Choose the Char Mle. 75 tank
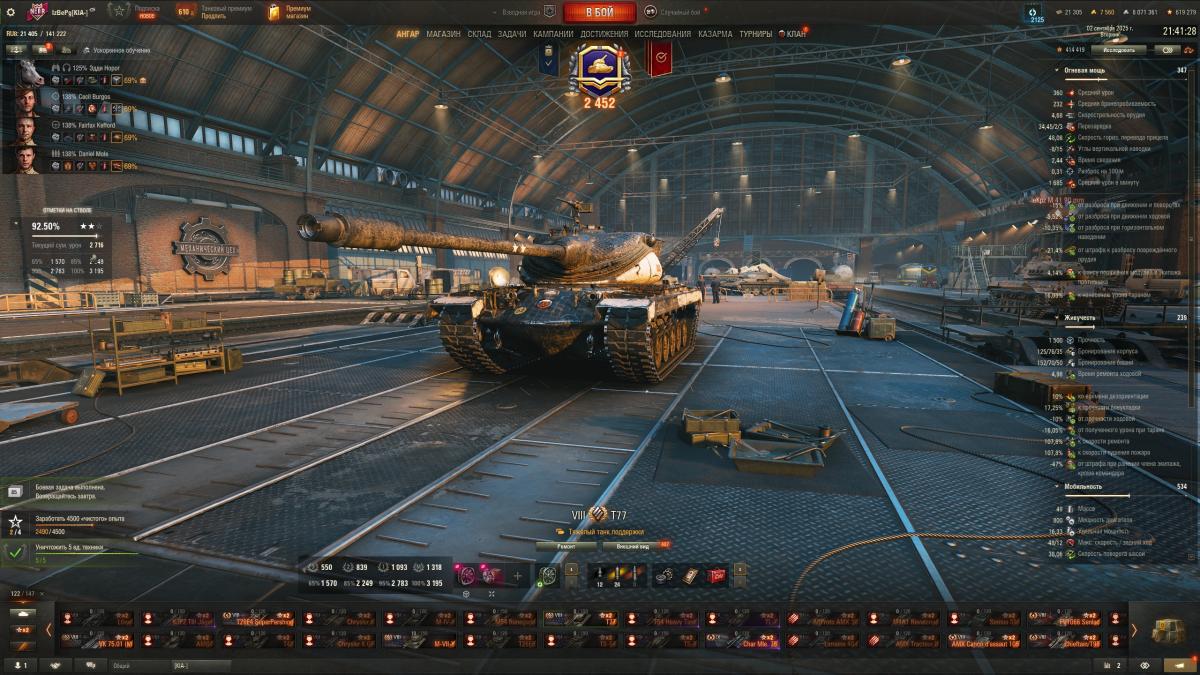This screenshot has height=675, width=1200. pos(740,642)
